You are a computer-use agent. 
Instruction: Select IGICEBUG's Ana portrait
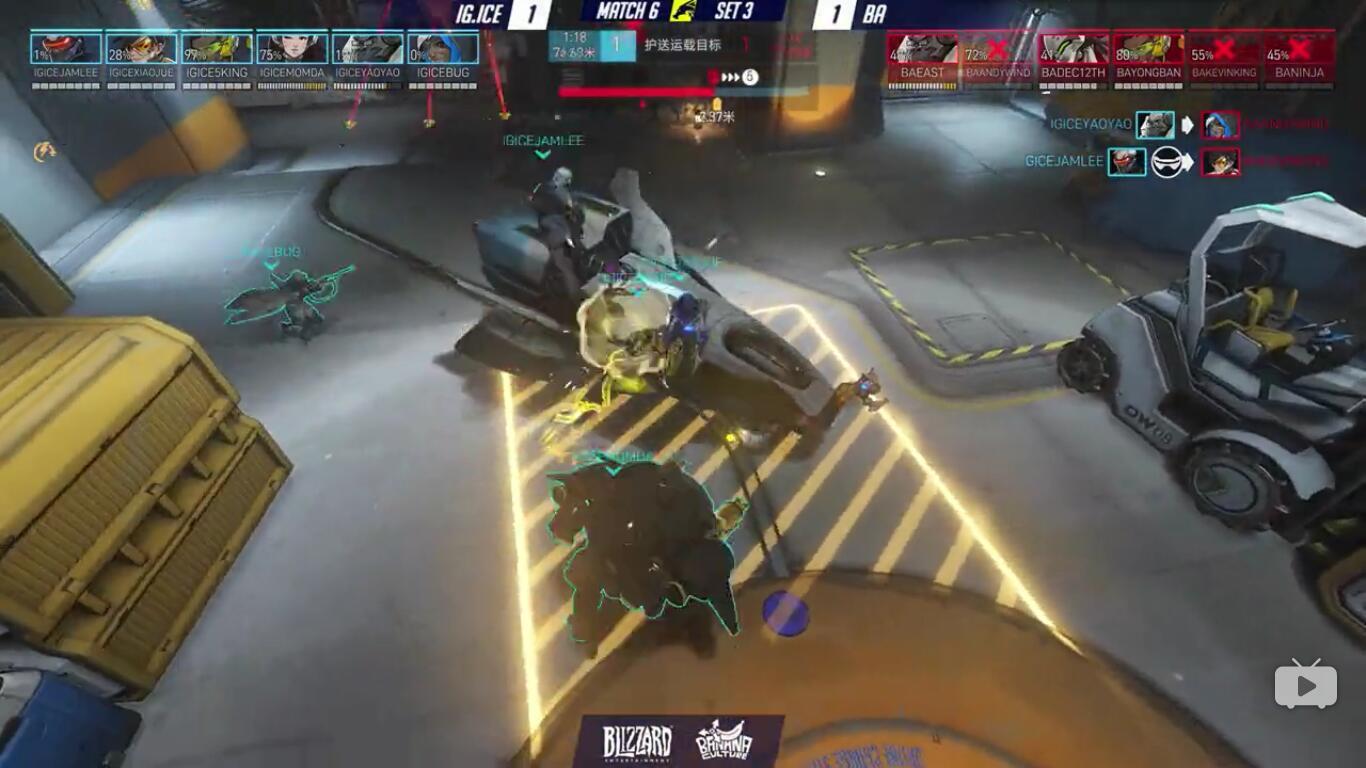(x=443, y=48)
